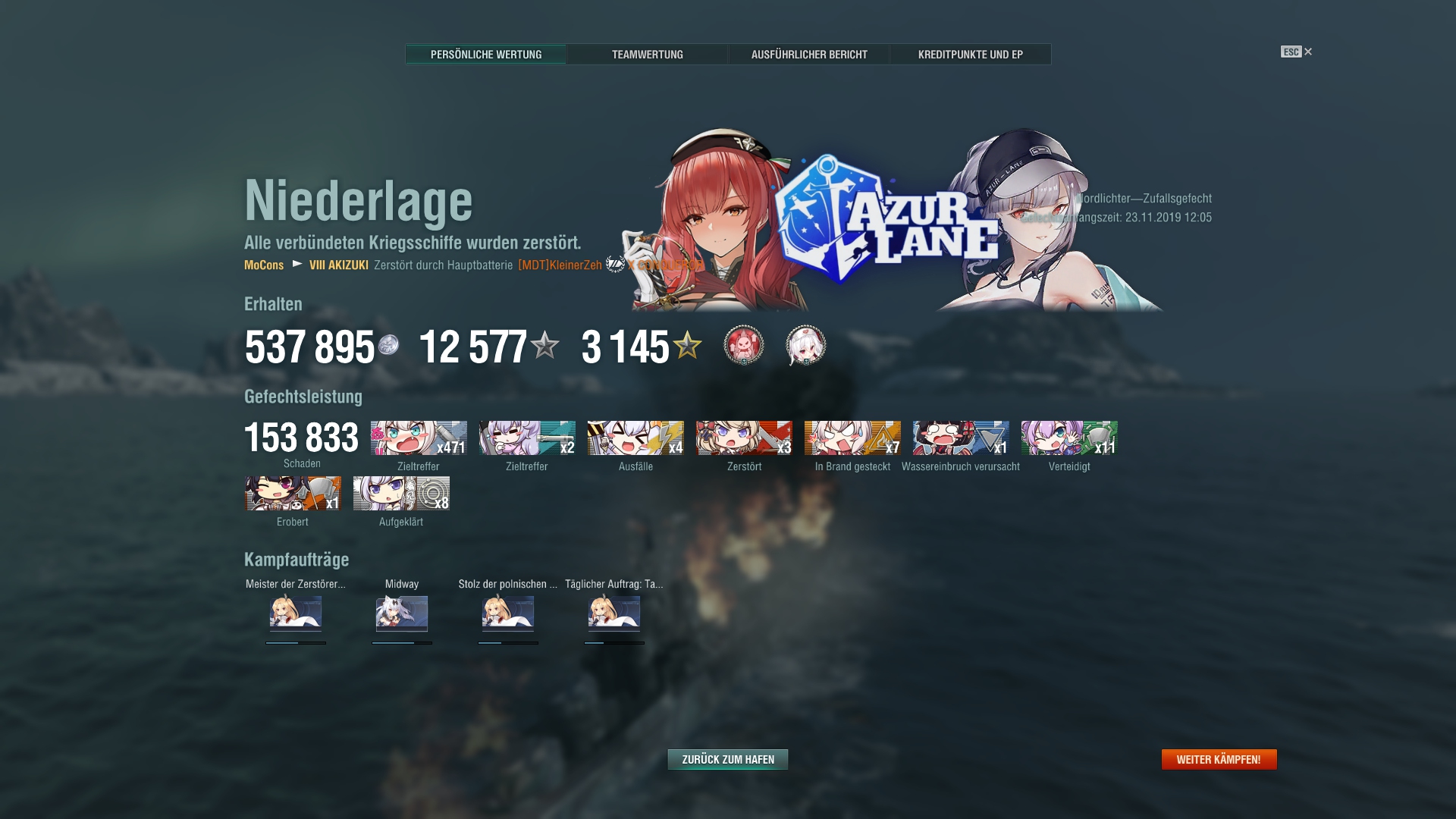1456x819 pixels.
Task: Click the Zieltreffer x471 main battery hits icon
Action: (x=418, y=439)
